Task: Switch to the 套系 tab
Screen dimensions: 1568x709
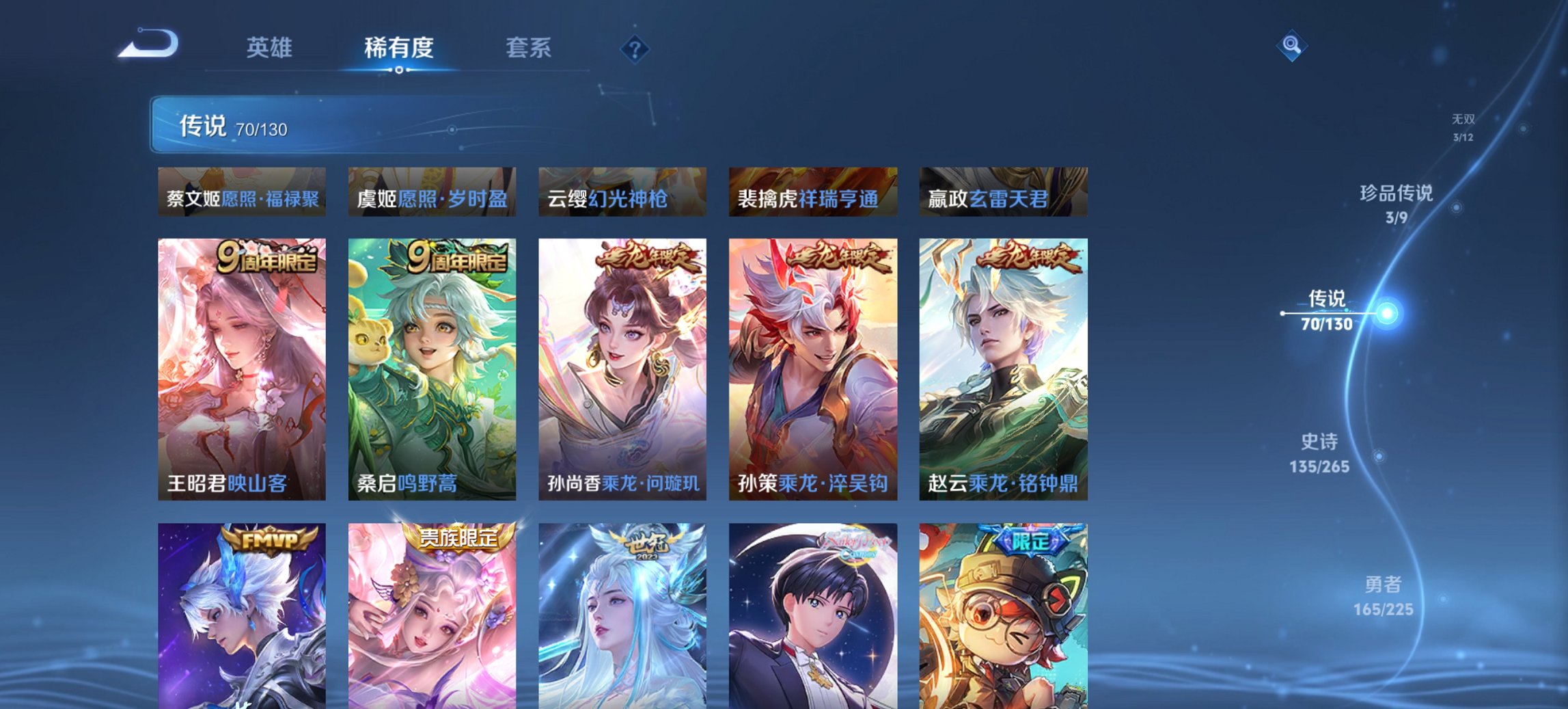Action: coord(528,48)
